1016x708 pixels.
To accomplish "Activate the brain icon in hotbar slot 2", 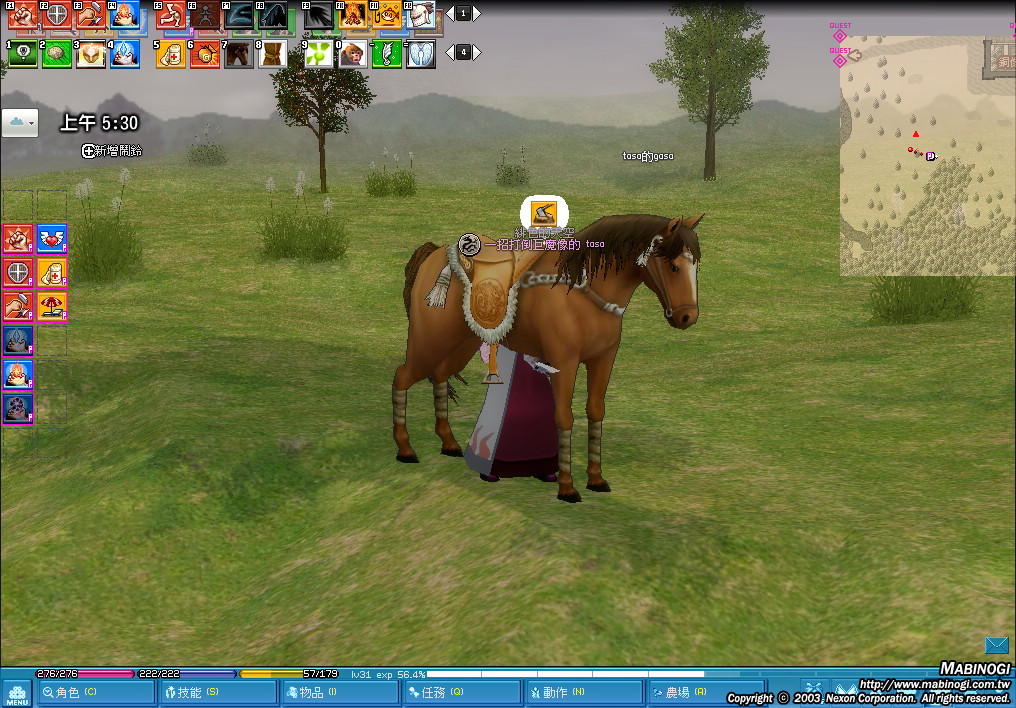I will (x=56, y=54).
